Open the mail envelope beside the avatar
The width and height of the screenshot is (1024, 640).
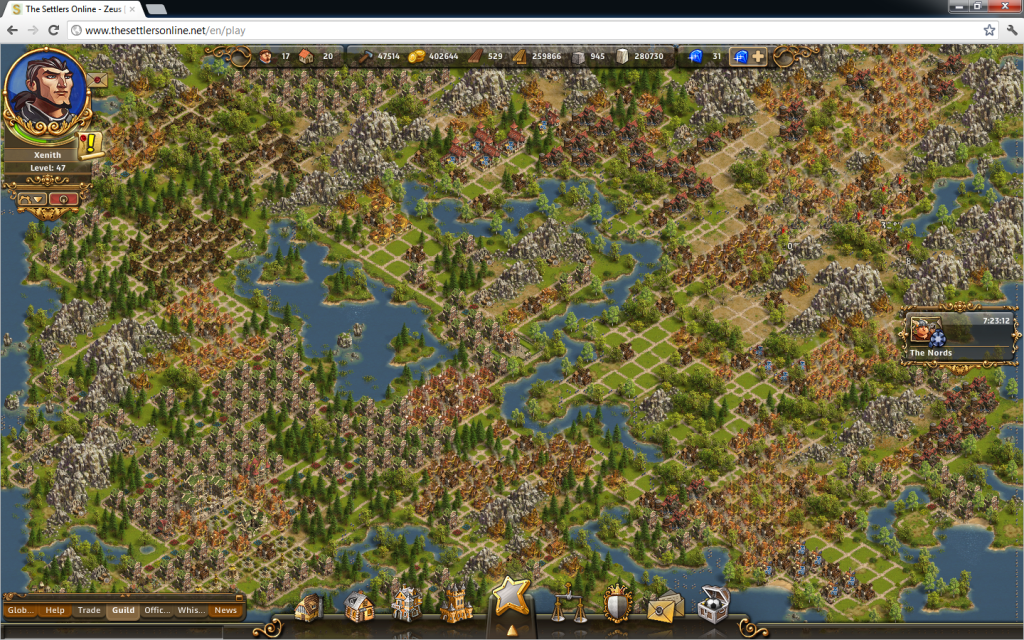99,78
